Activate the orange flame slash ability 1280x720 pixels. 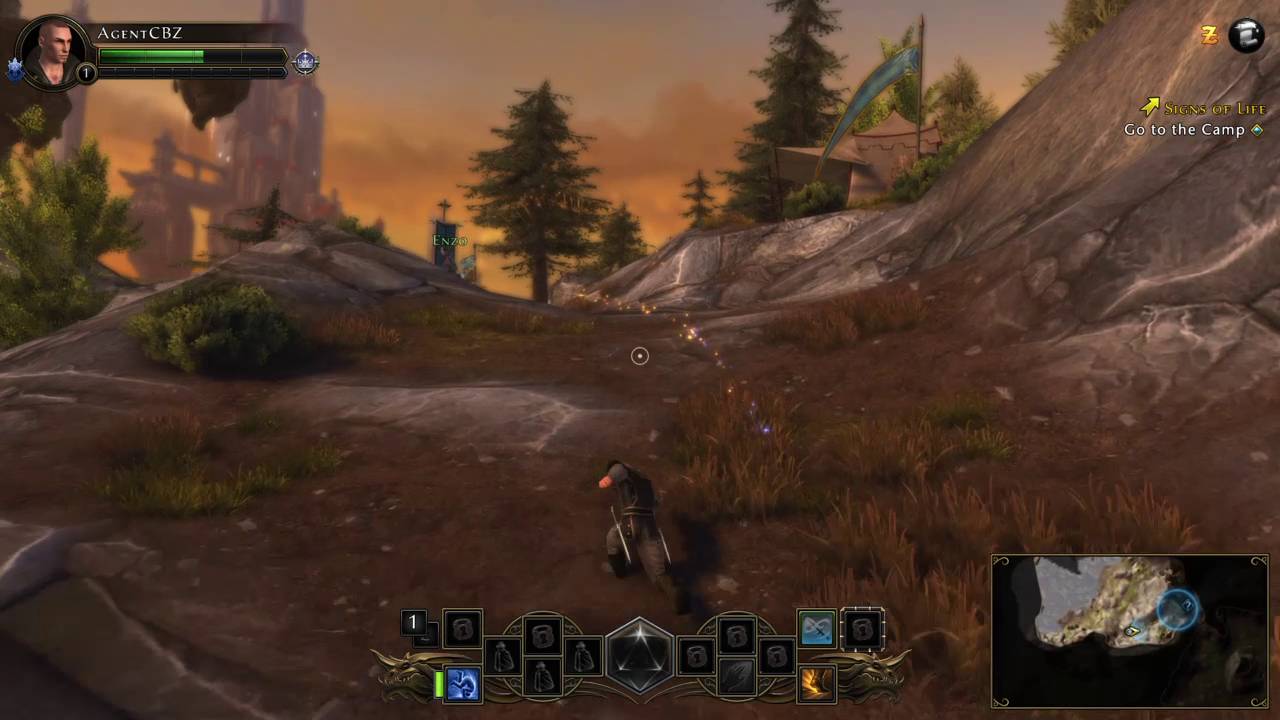[x=817, y=684]
